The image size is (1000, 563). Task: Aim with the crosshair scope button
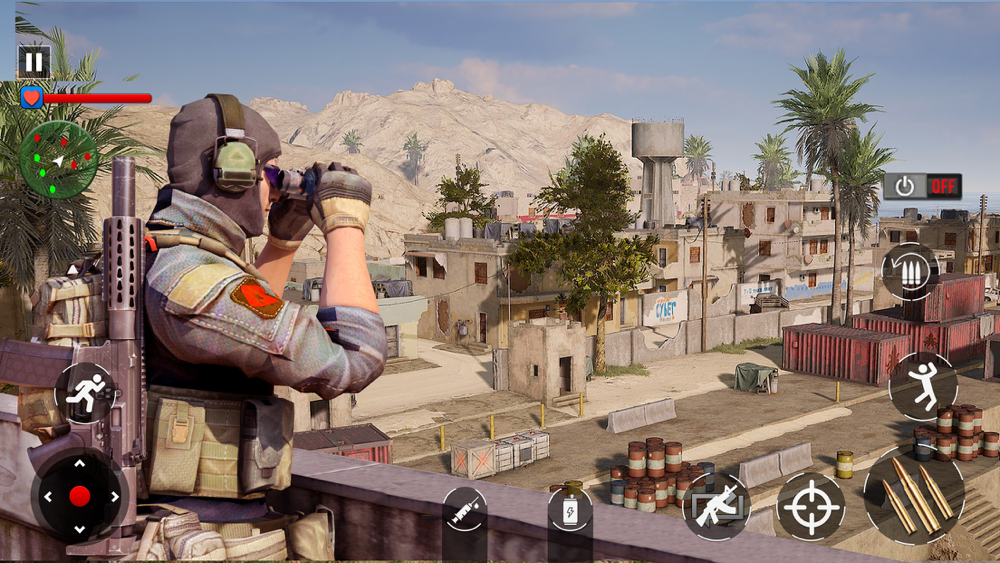point(810,506)
